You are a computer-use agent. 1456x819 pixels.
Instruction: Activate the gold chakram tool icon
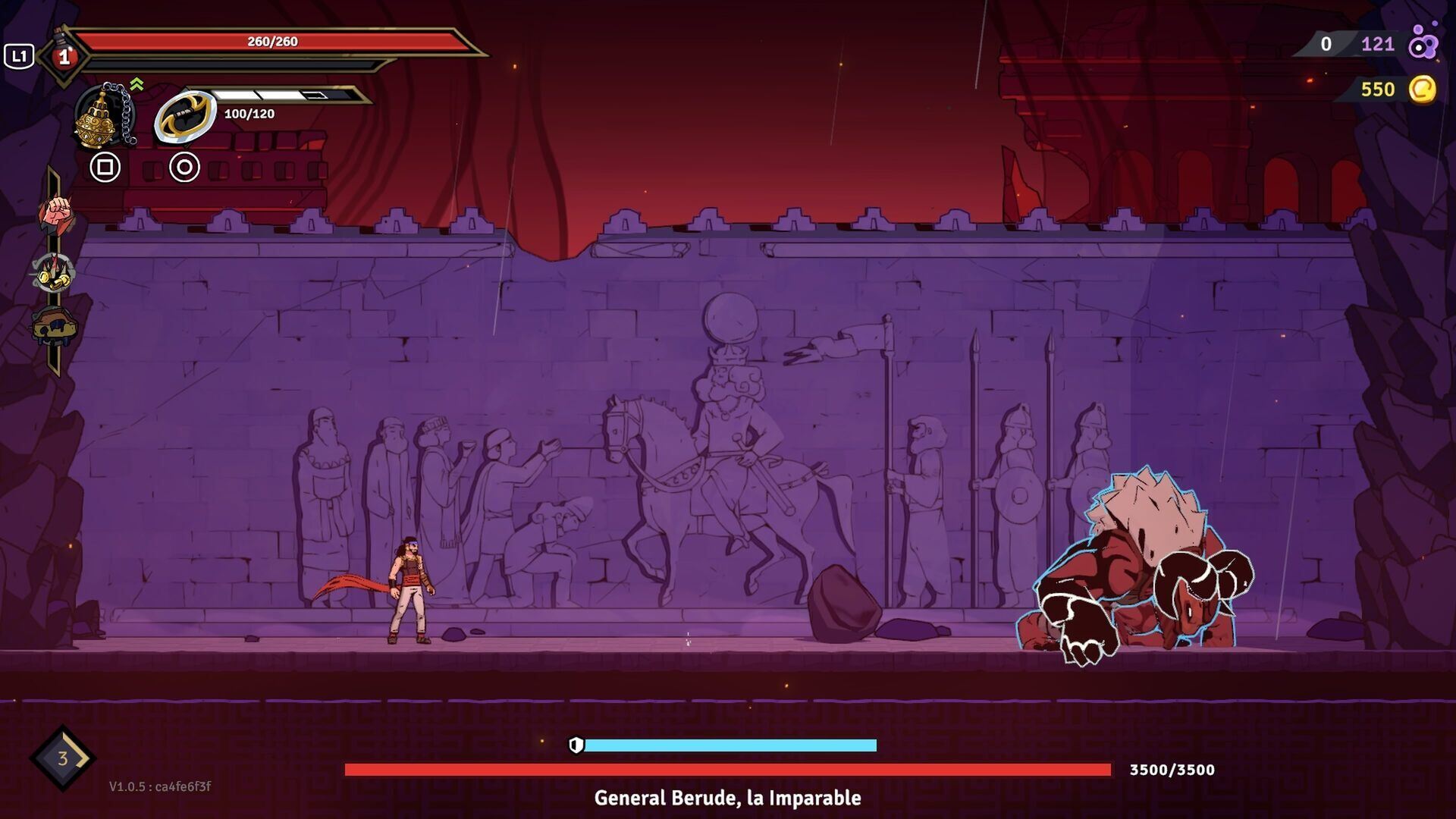185,116
